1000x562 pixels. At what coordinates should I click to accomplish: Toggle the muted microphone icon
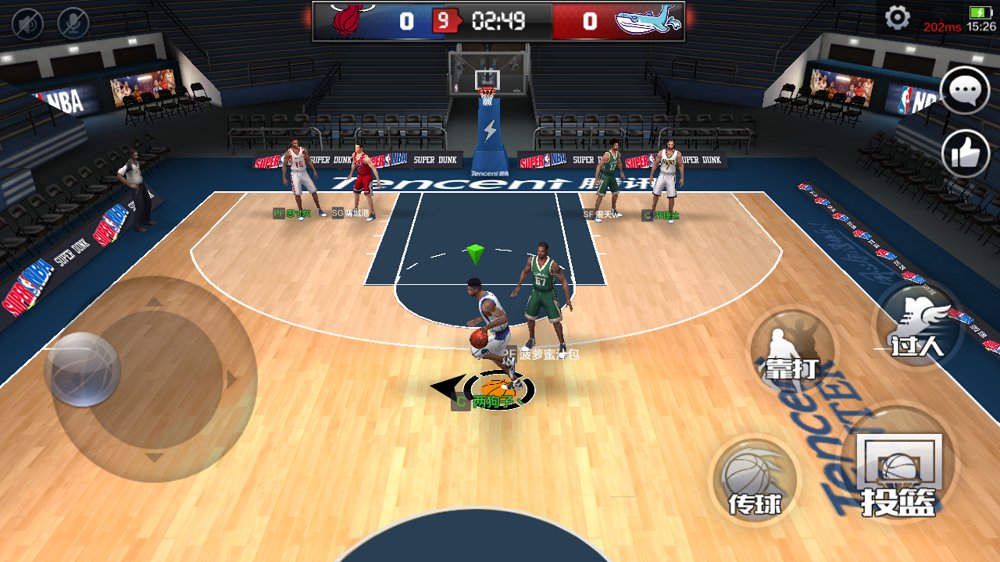pyautogui.click(x=73, y=21)
